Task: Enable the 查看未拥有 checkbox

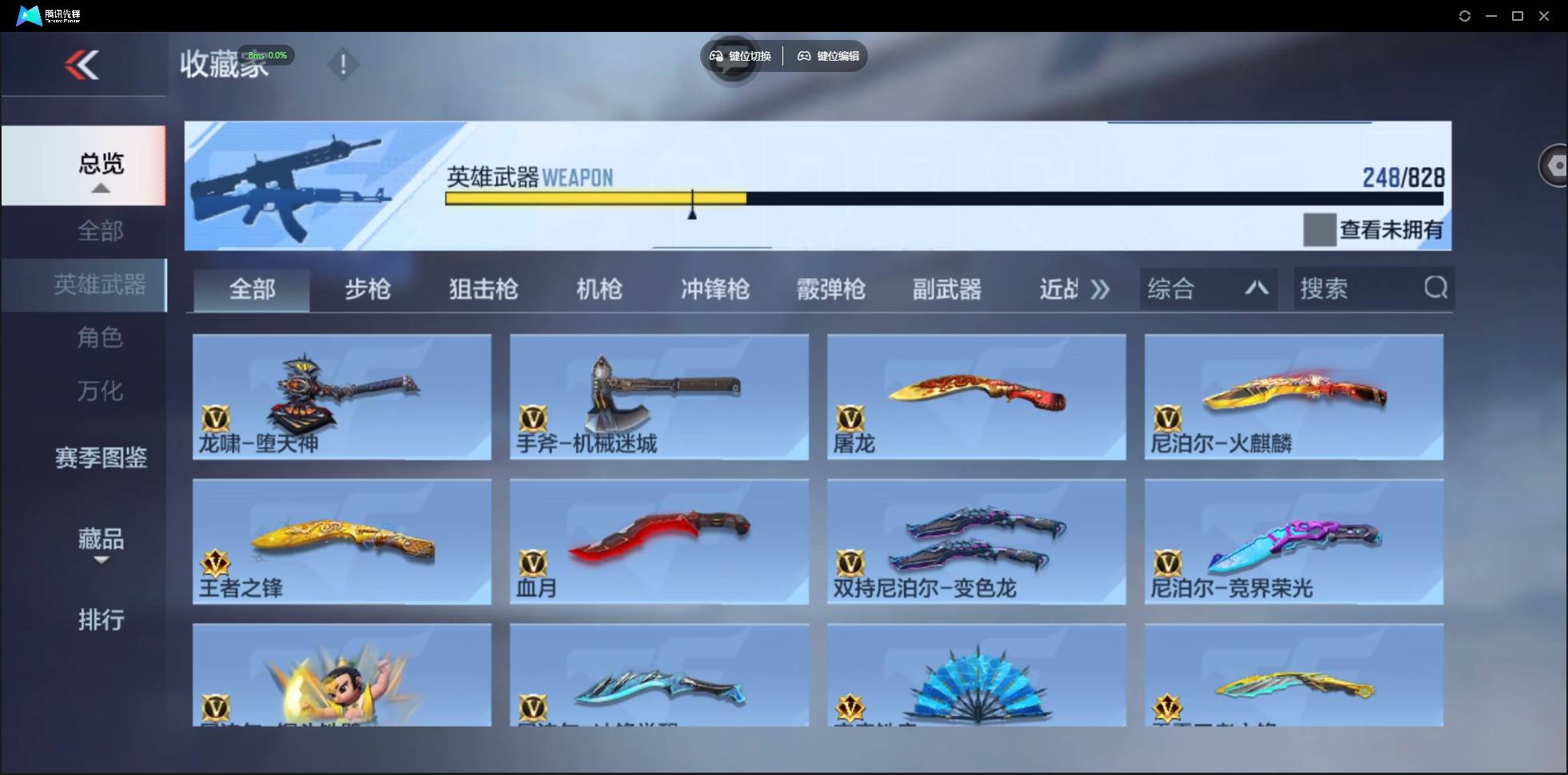Action: click(x=1319, y=230)
